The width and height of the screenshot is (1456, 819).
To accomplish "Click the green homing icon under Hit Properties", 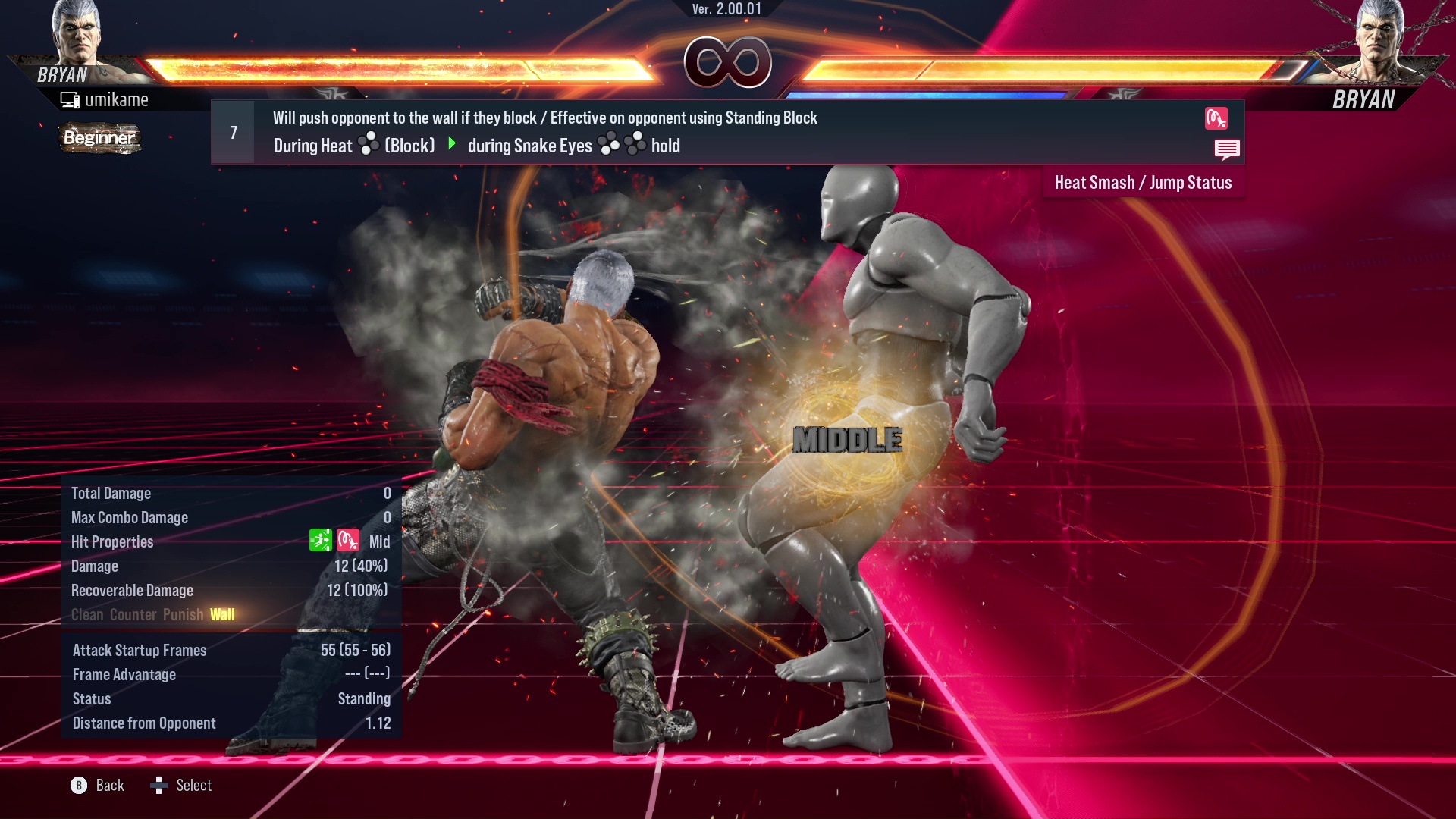I will (x=321, y=541).
